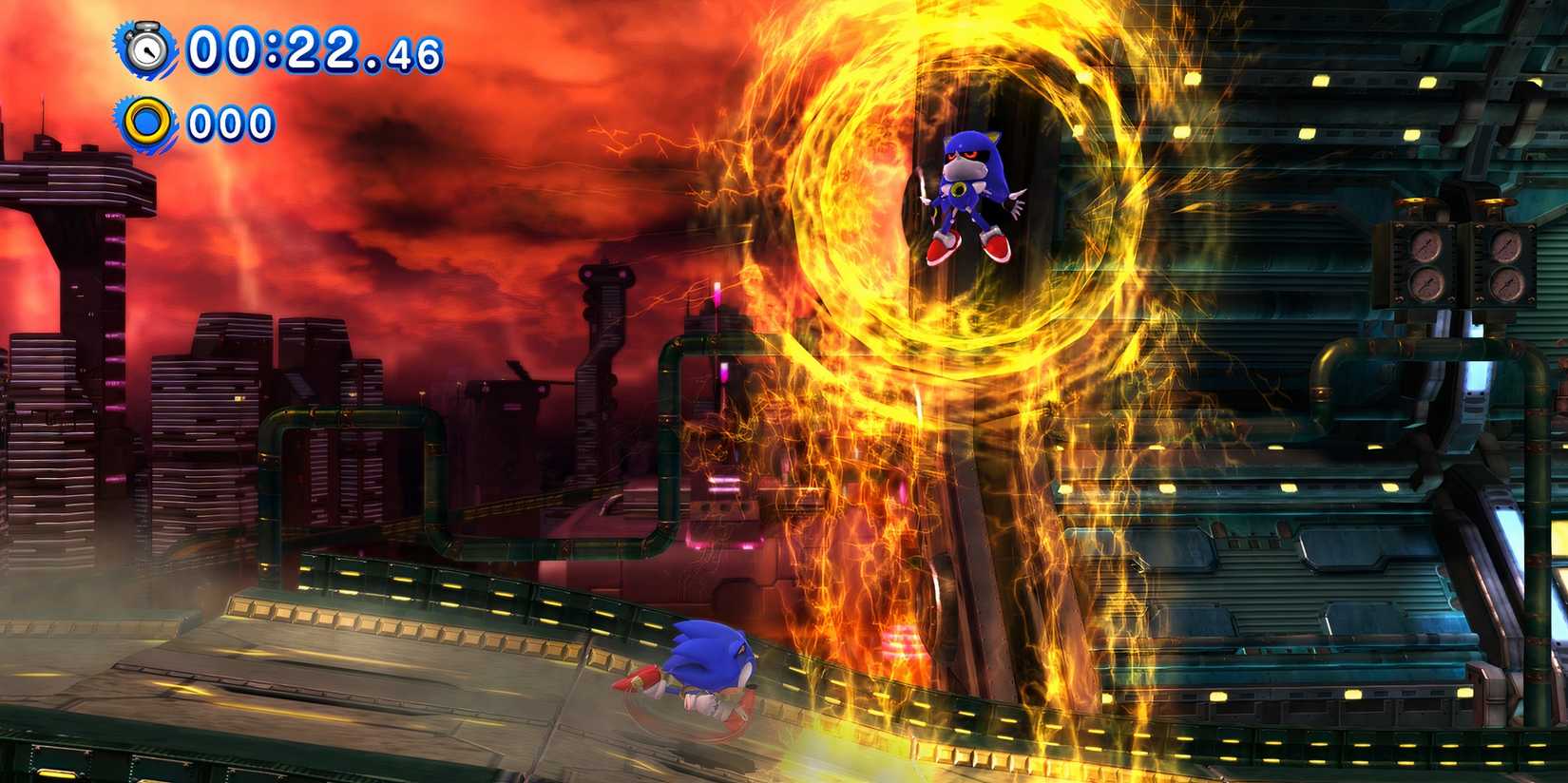
Task: Click the left pressure gauge panel
Action: [x=1423, y=261]
